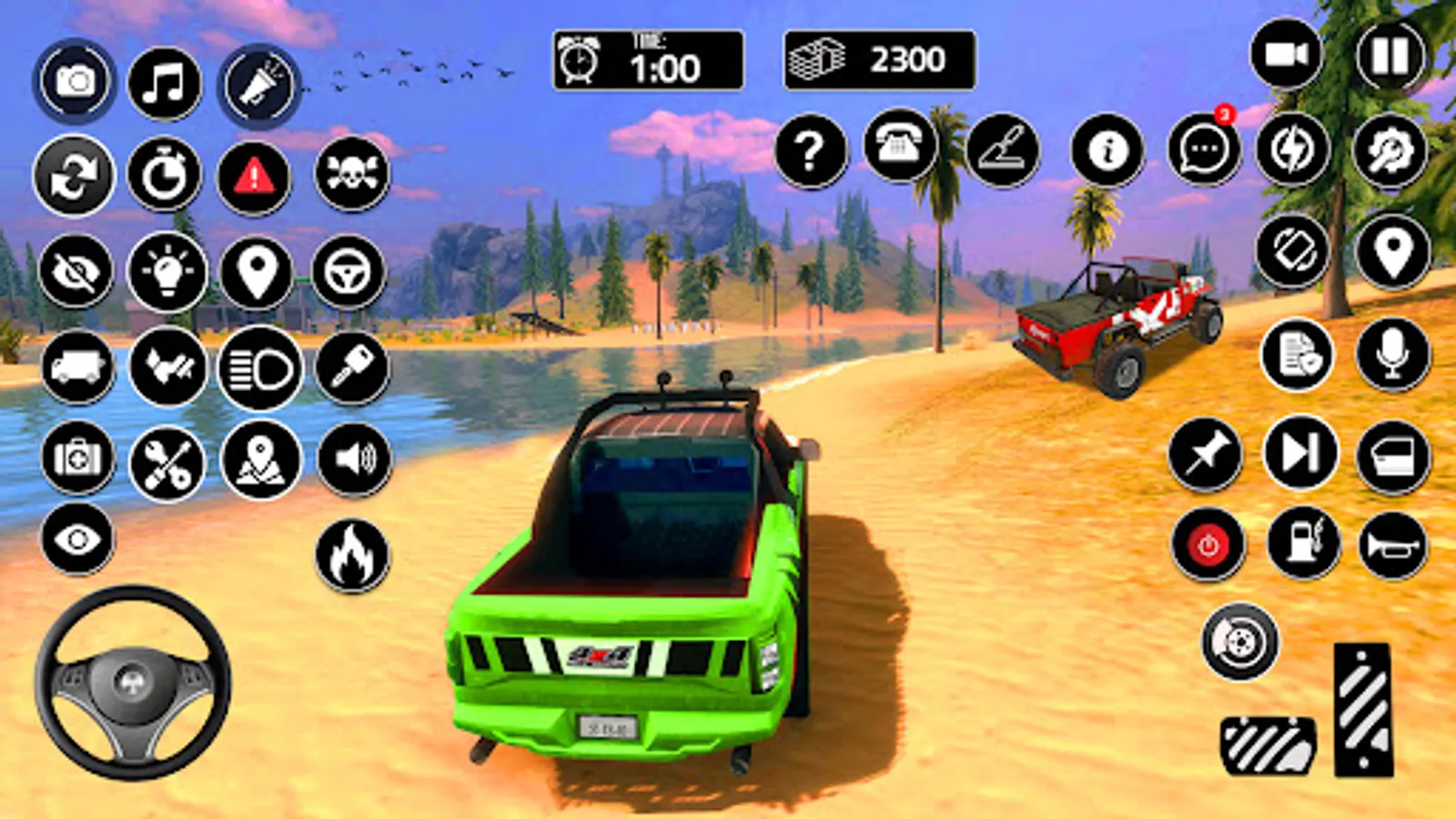1456x819 pixels.
Task: Turn on the flashlight icon
Action: pyautogui.click(x=259, y=86)
